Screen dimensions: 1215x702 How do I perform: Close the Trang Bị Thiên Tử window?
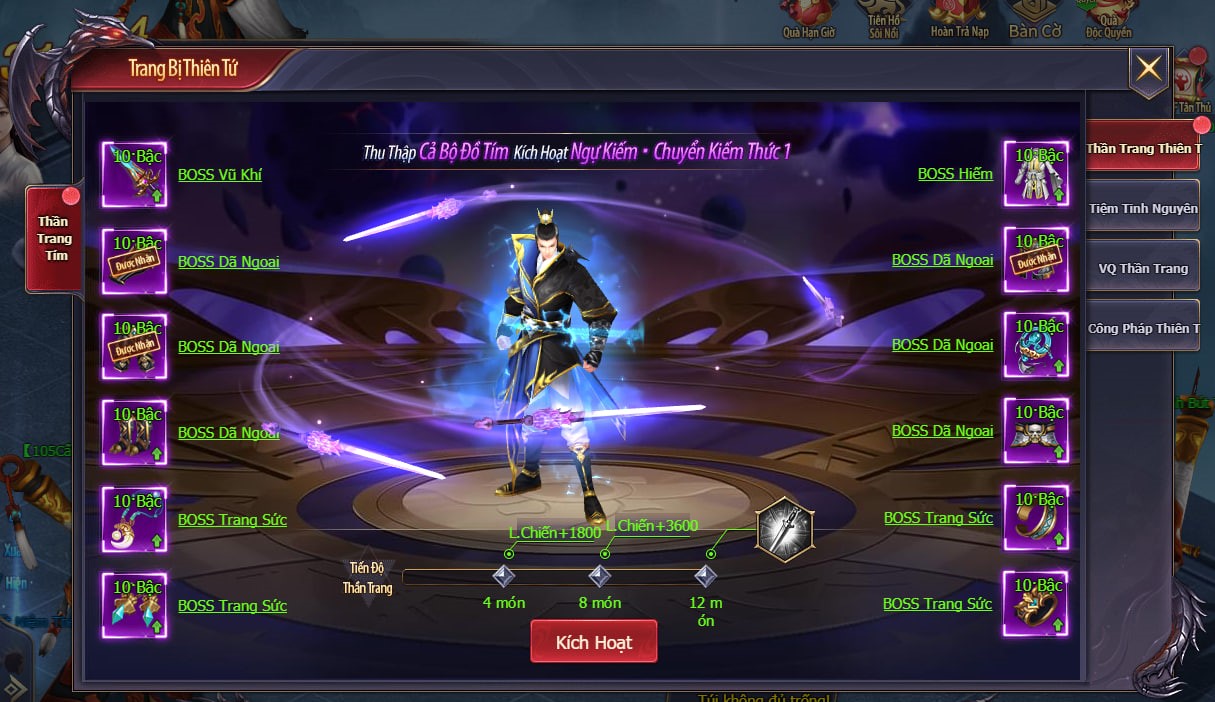click(x=1148, y=68)
